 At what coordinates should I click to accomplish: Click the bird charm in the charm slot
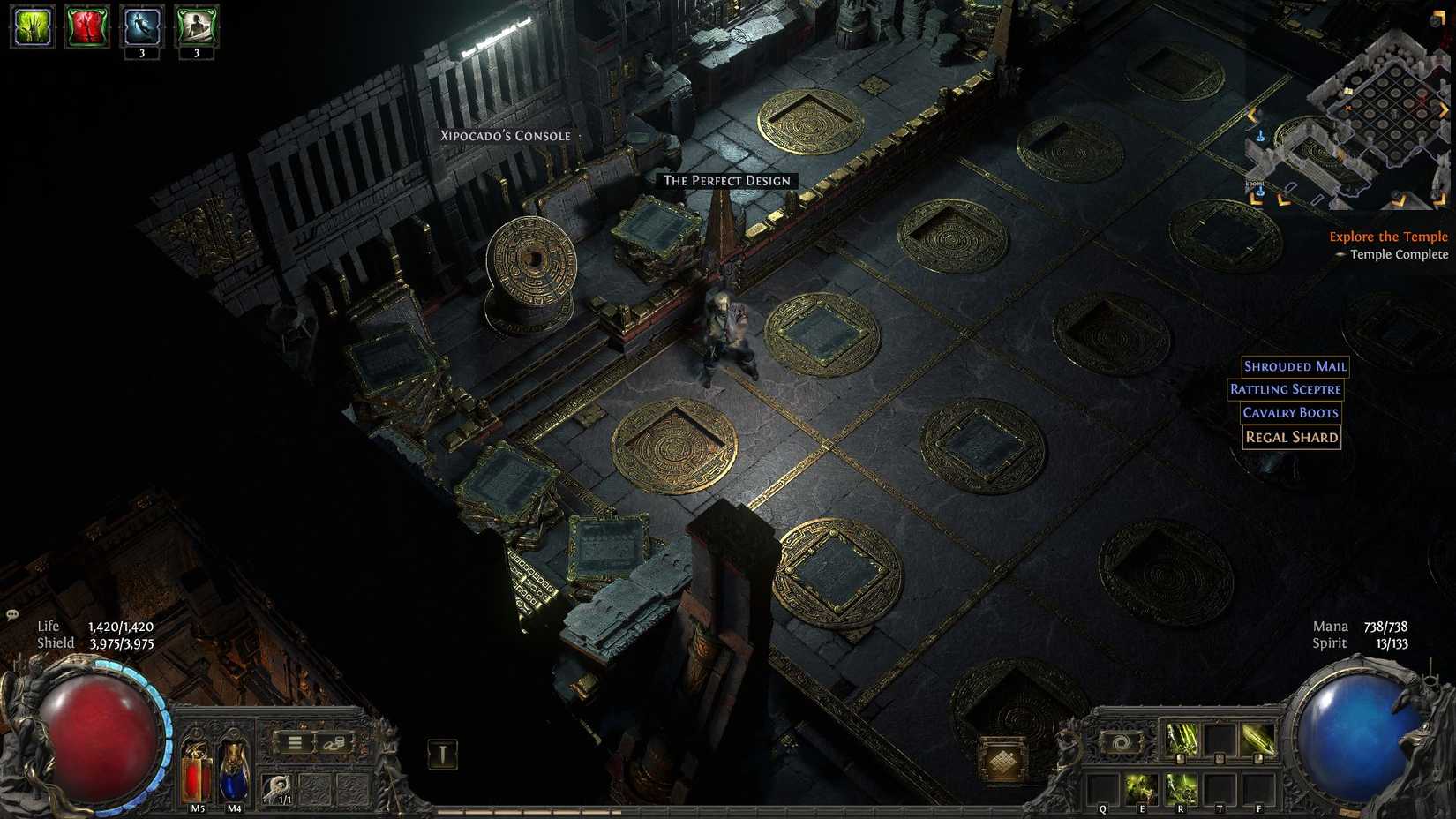(x=279, y=787)
